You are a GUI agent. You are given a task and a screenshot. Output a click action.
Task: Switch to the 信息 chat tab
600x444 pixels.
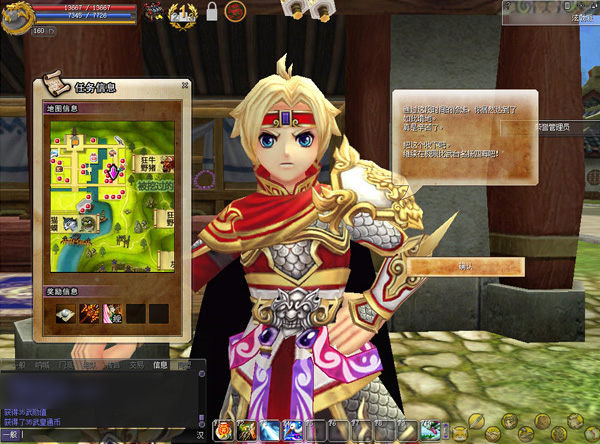coord(160,366)
